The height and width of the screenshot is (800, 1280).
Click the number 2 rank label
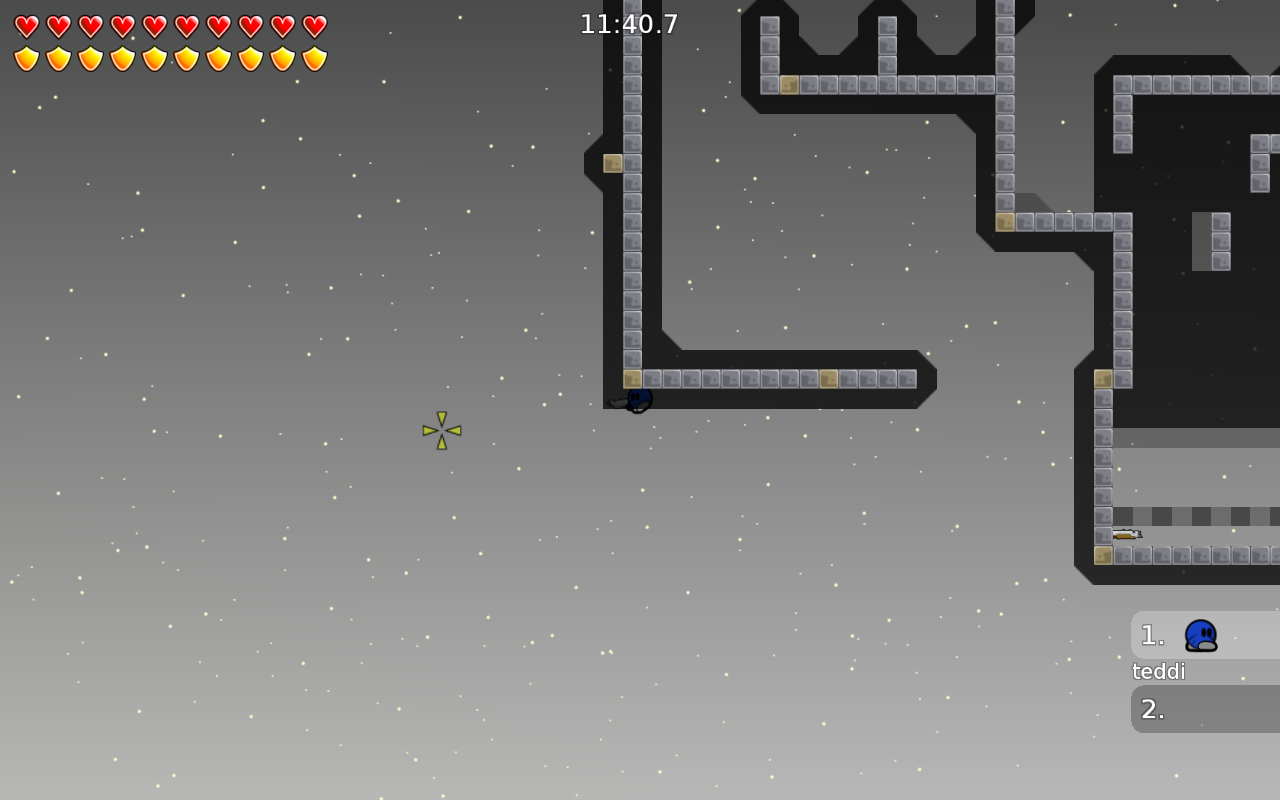[1151, 709]
